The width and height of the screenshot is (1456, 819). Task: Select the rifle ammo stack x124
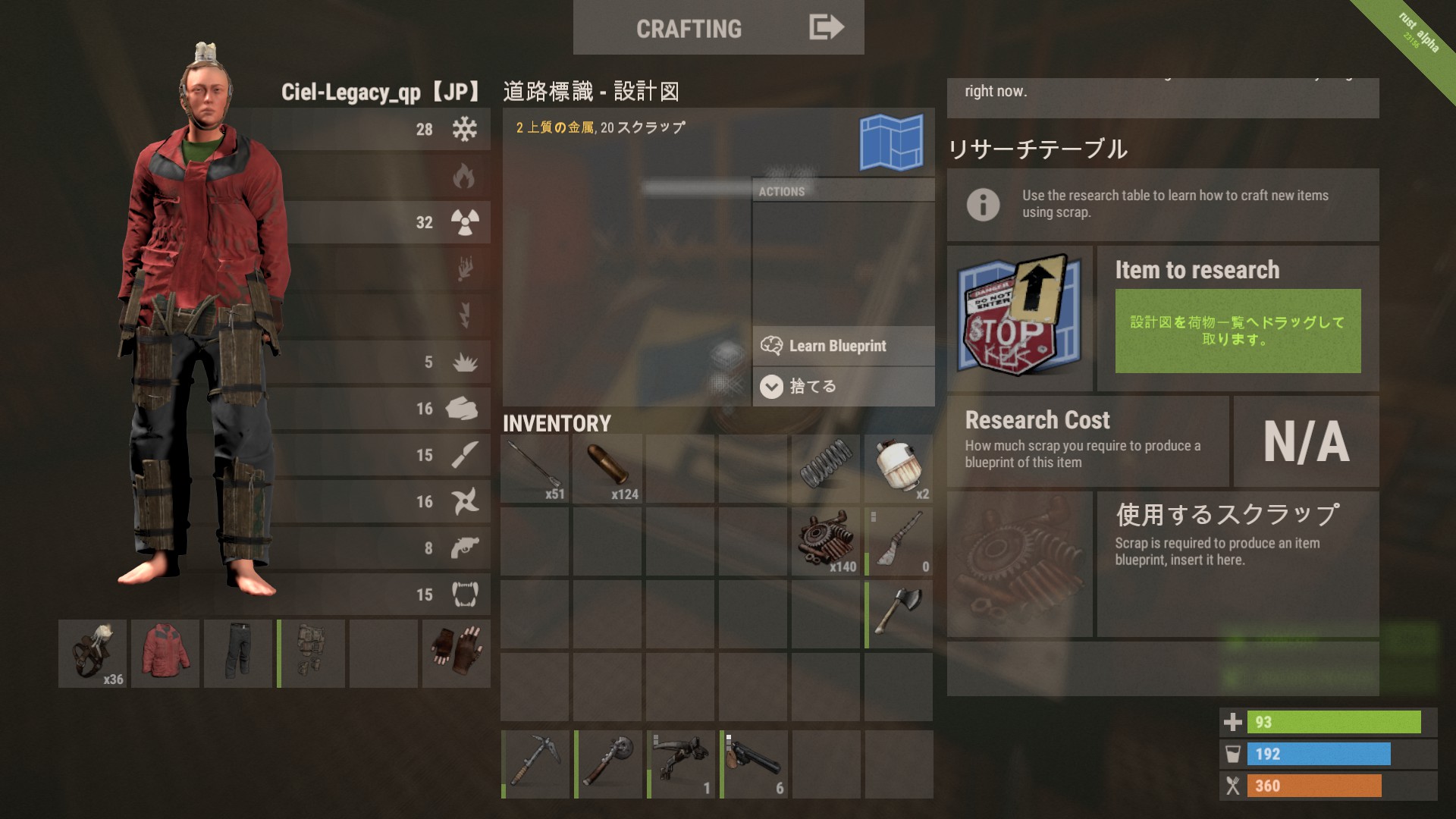click(x=607, y=466)
